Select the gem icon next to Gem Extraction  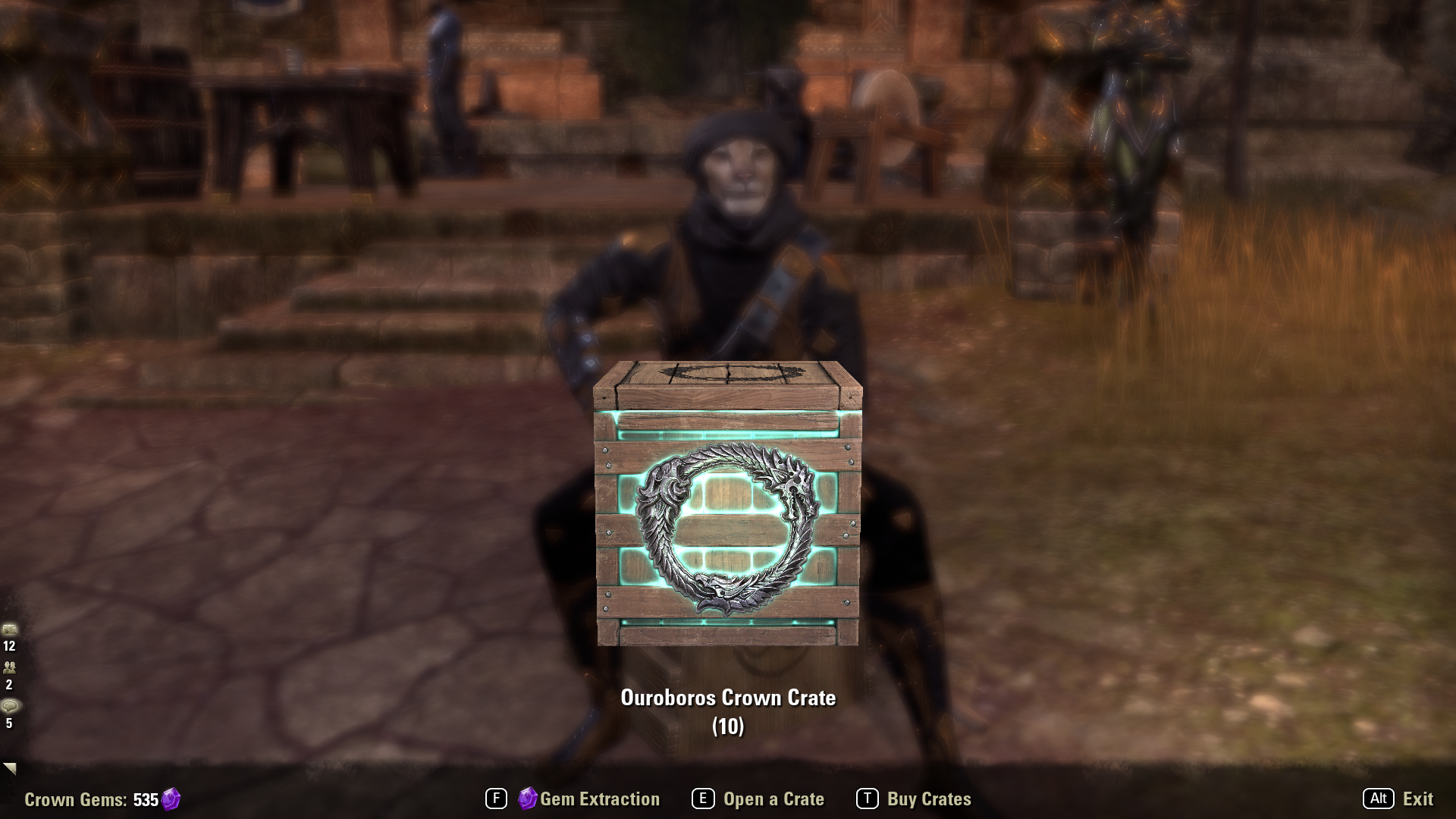[526, 799]
